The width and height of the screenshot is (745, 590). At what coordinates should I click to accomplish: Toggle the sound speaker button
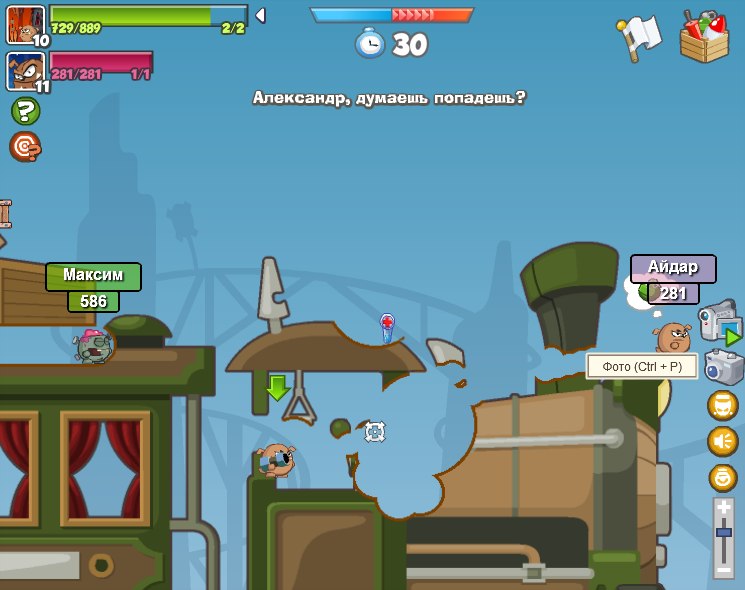click(x=723, y=441)
